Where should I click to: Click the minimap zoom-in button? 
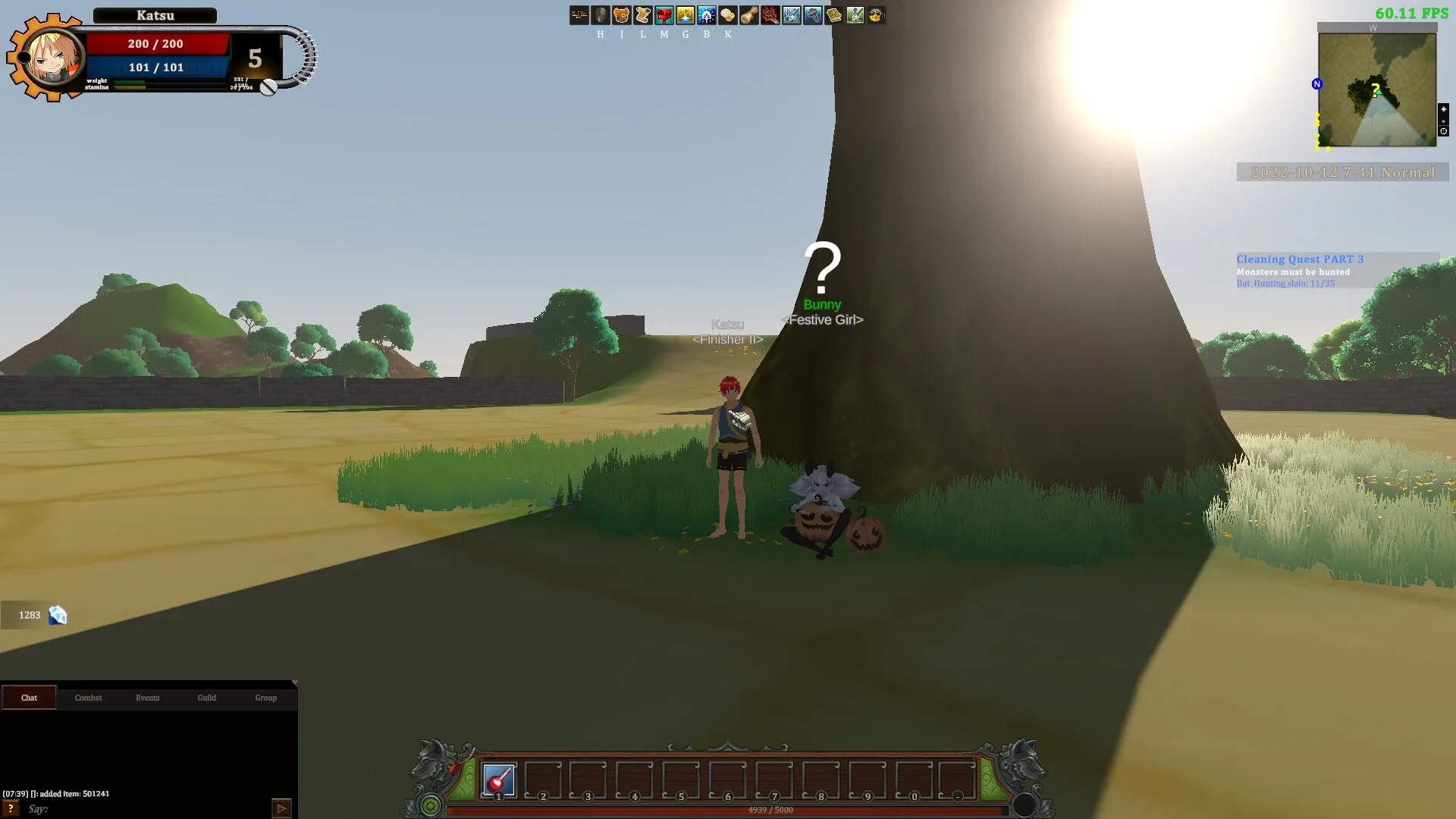click(1443, 108)
